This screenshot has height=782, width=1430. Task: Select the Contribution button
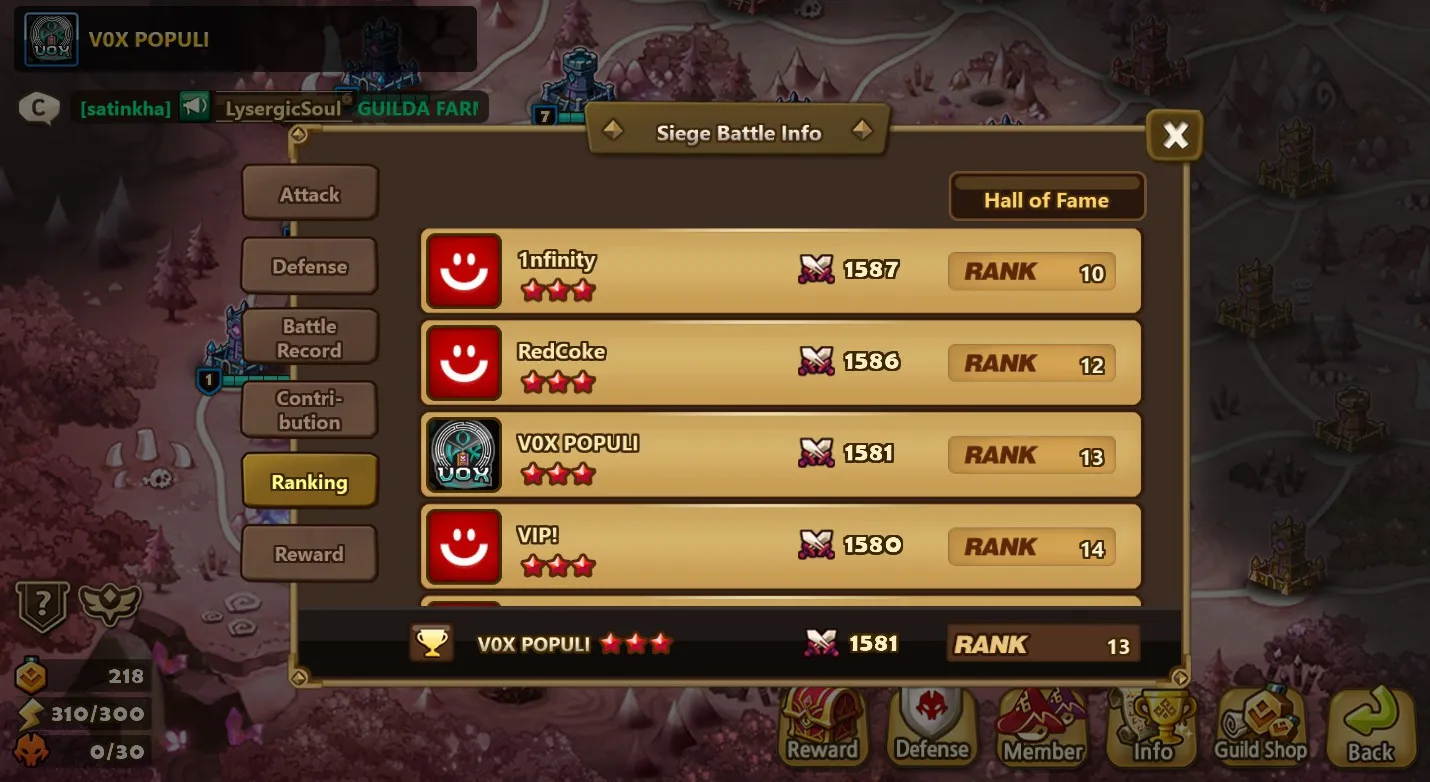coord(309,409)
